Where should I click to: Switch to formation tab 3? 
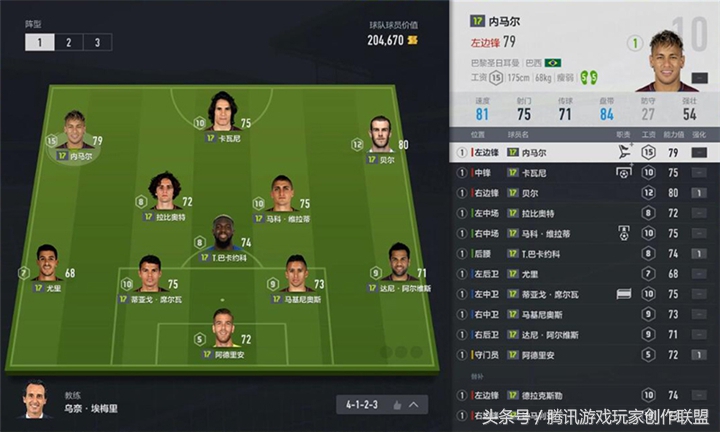click(x=96, y=42)
